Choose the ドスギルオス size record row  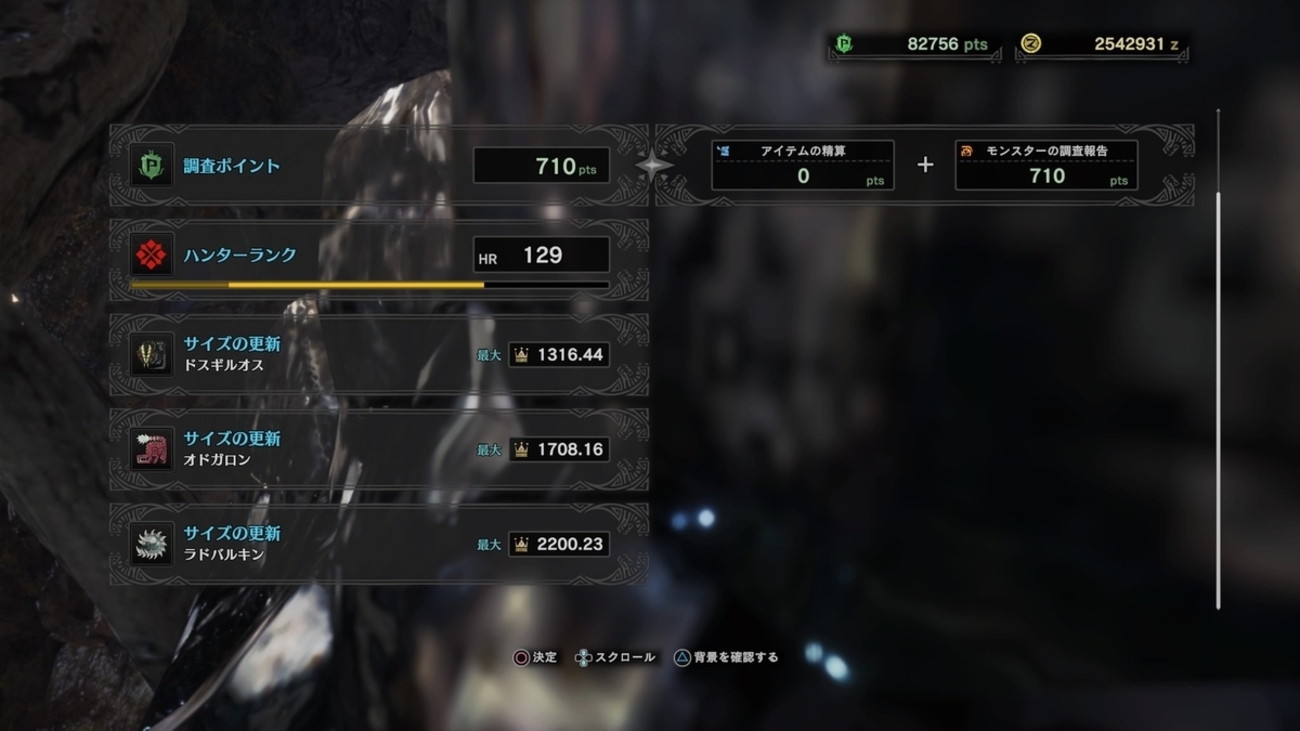tap(378, 354)
